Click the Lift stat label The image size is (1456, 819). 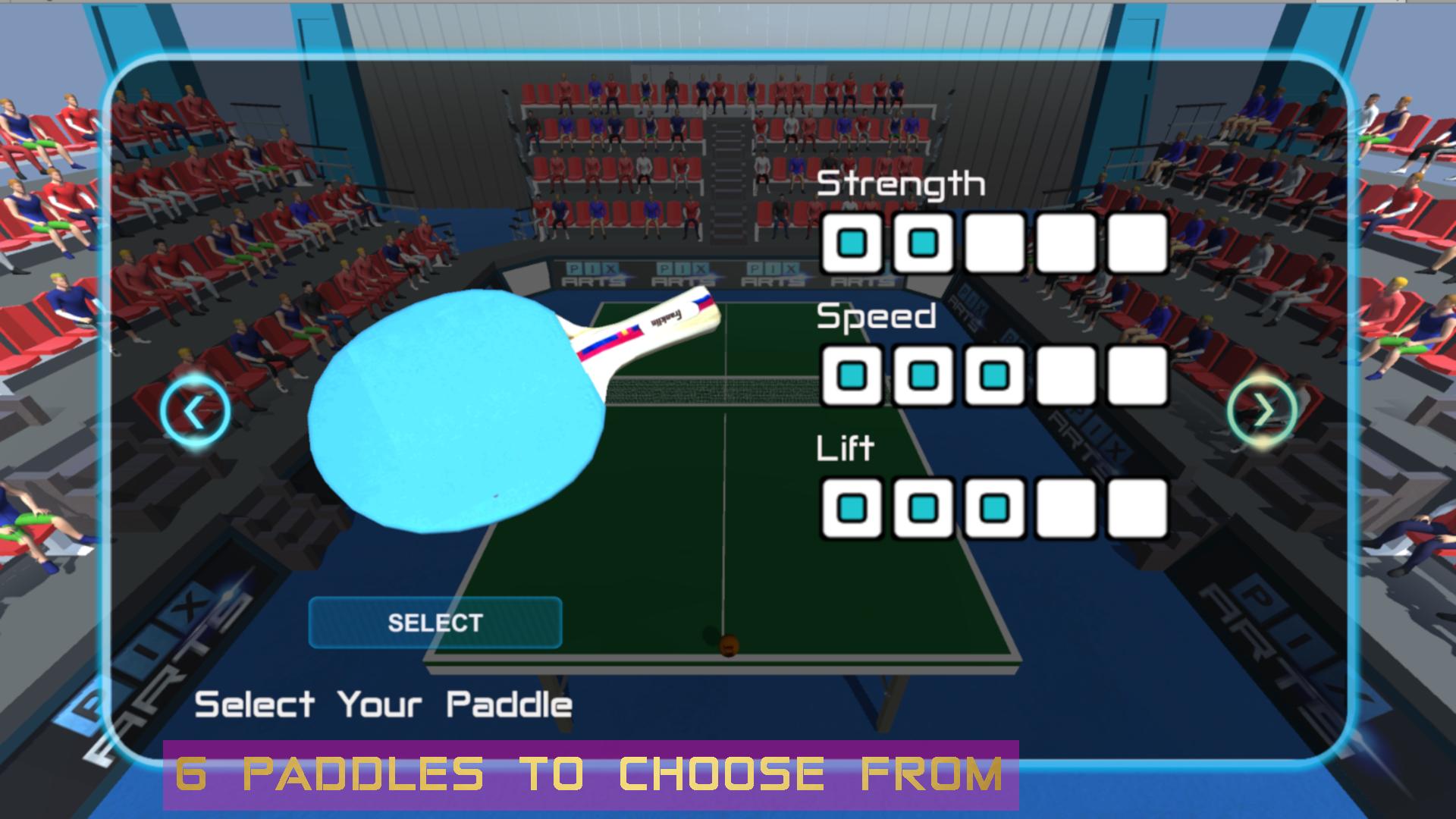point(846,447)
